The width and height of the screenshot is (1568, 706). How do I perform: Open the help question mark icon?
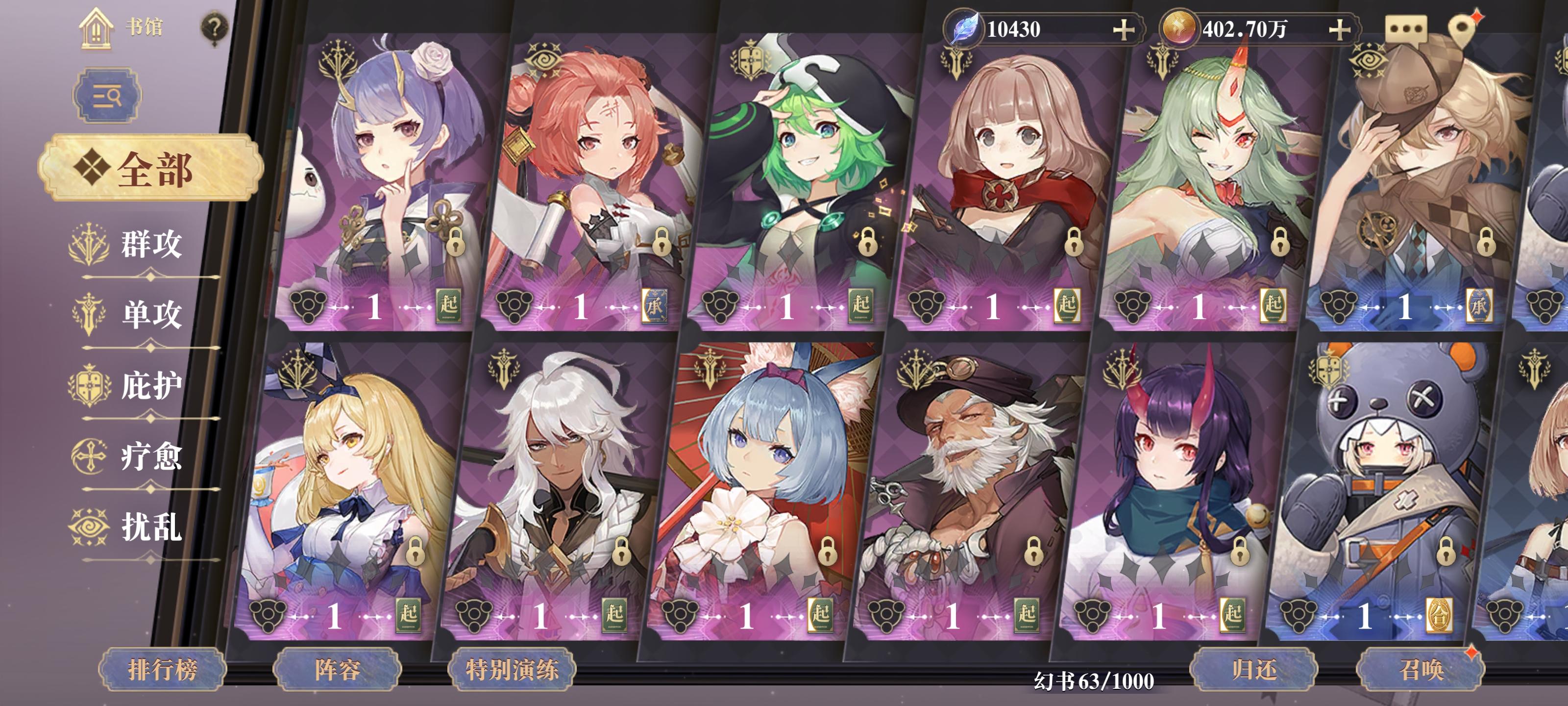(x=212, y=27)
